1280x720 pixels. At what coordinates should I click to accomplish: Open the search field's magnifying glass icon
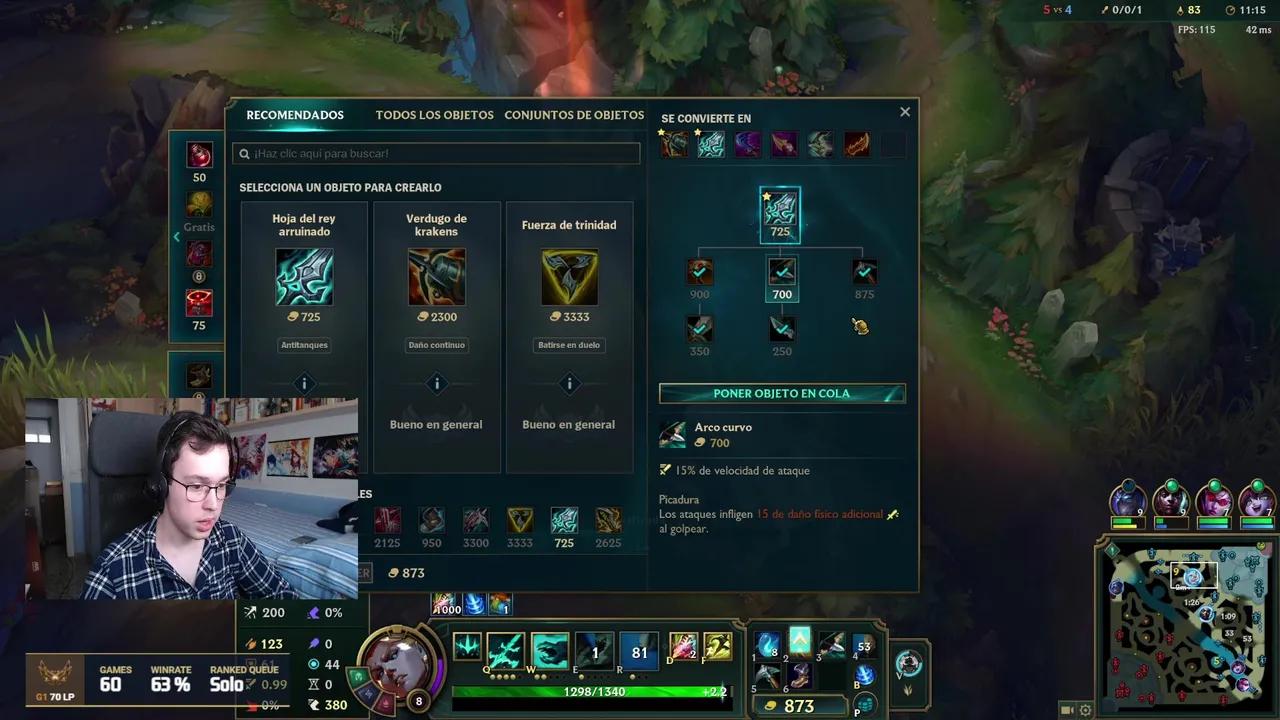[243, 153]
